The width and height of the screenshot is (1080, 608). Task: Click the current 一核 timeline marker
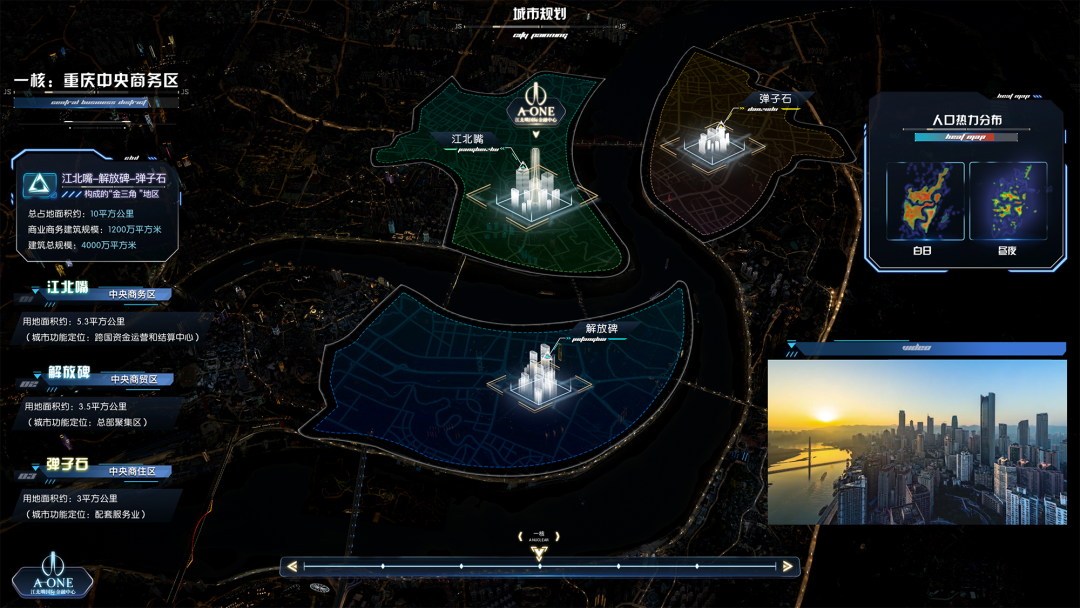[540, 551]
